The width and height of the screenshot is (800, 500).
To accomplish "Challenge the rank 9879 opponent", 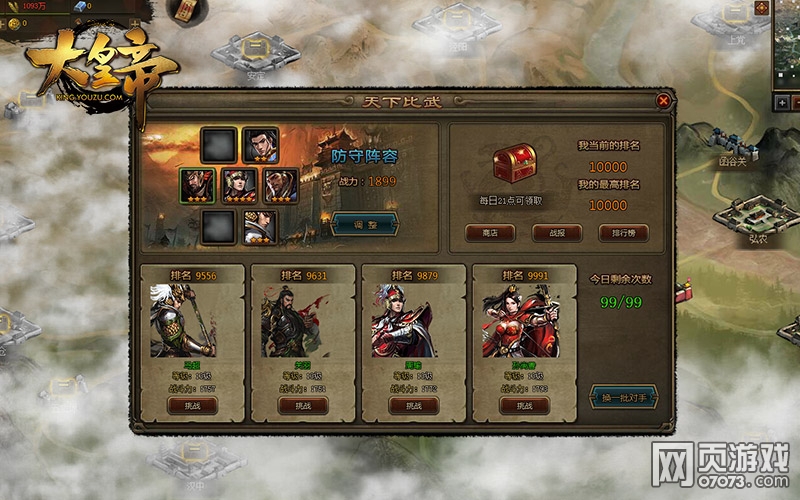I will (412, 405).
